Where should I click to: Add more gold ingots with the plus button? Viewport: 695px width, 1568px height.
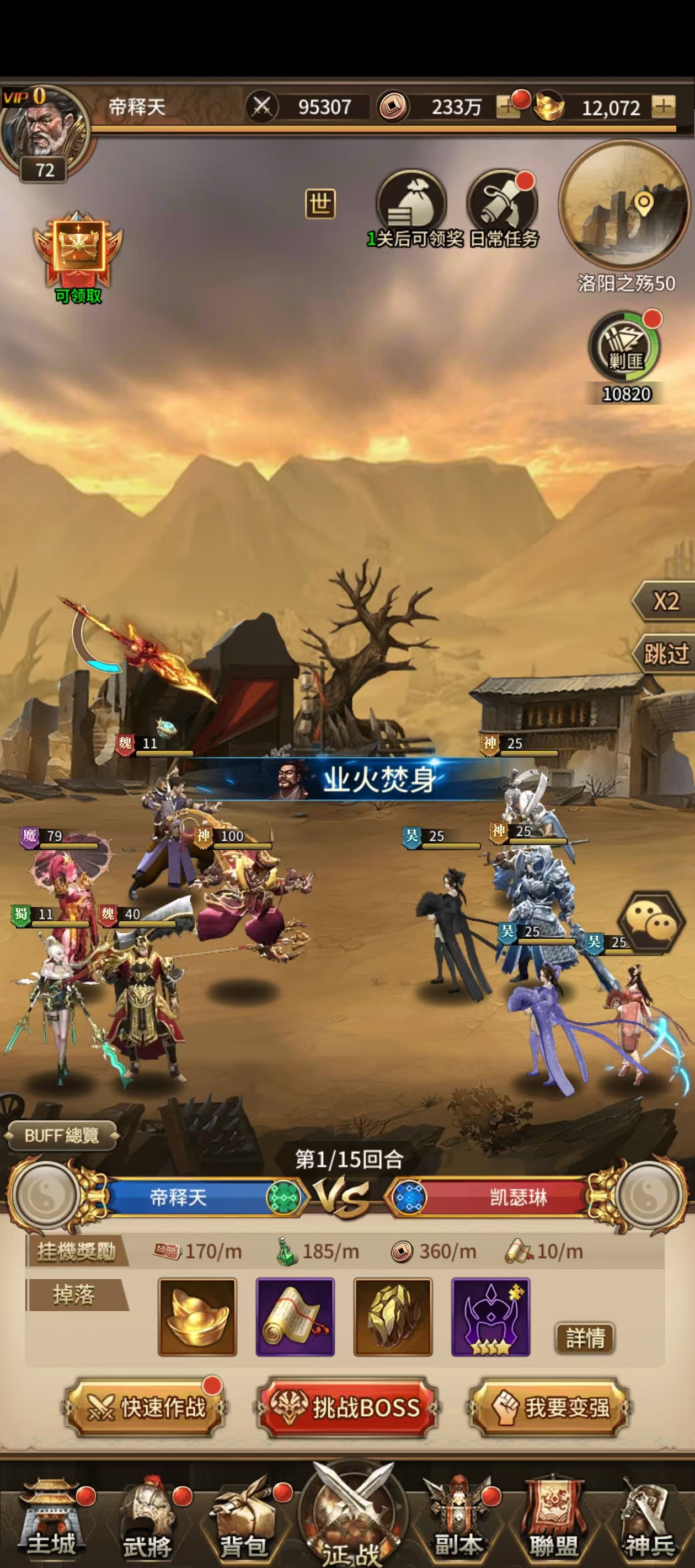(x=662, y=106)
